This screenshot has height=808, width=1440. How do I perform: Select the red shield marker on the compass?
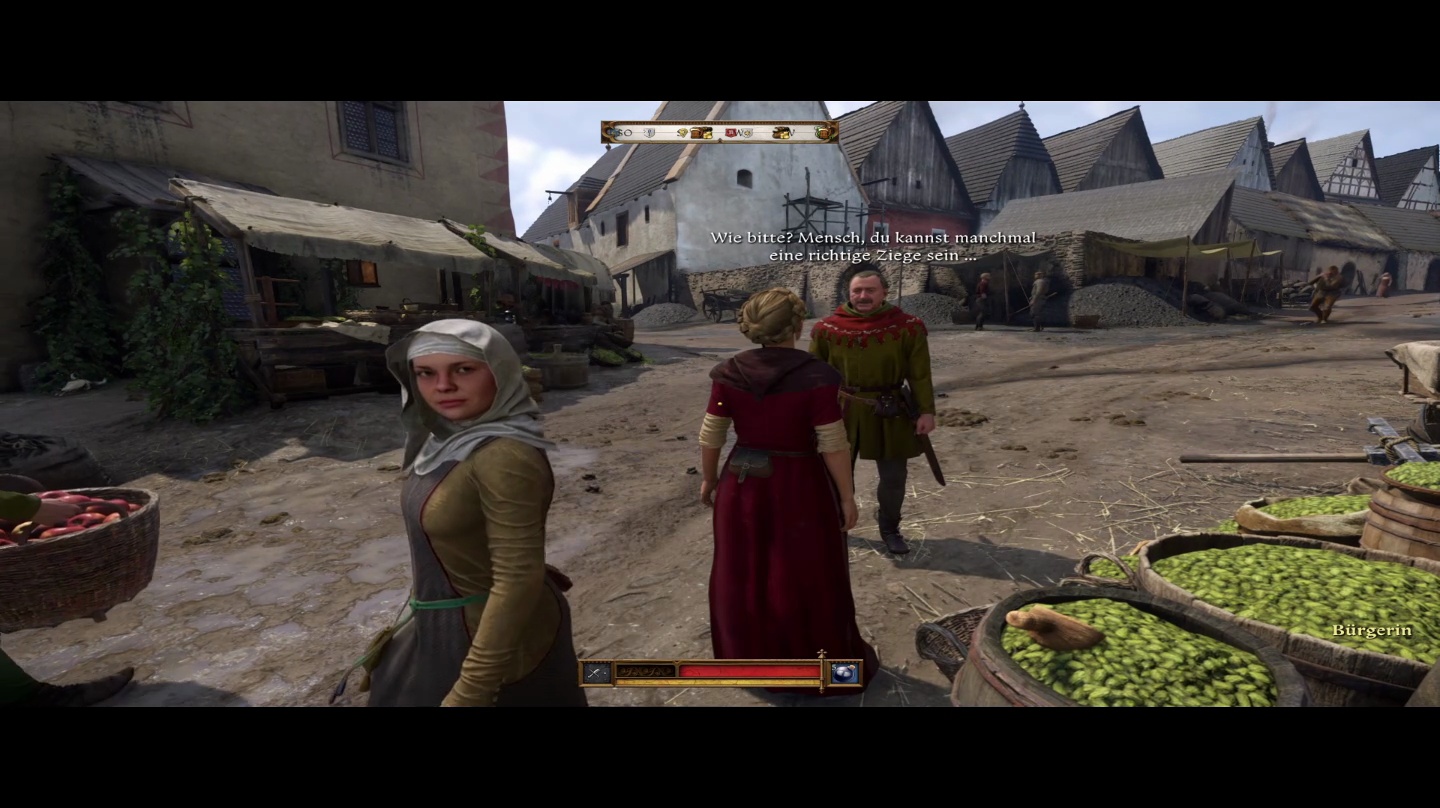[x=732, y=132]
